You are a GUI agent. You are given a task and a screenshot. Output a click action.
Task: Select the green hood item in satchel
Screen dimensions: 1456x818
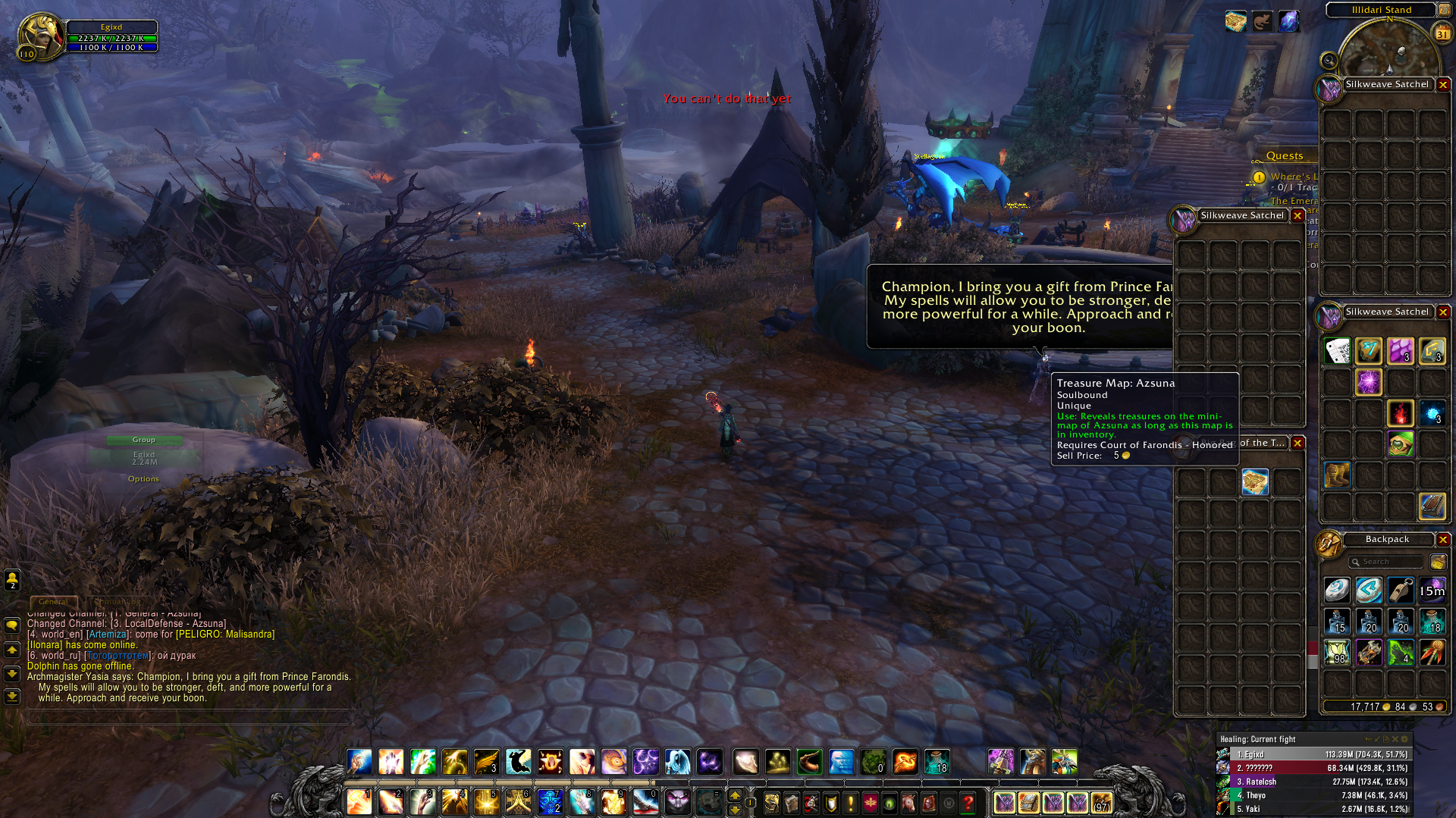tap(1401, 444)
